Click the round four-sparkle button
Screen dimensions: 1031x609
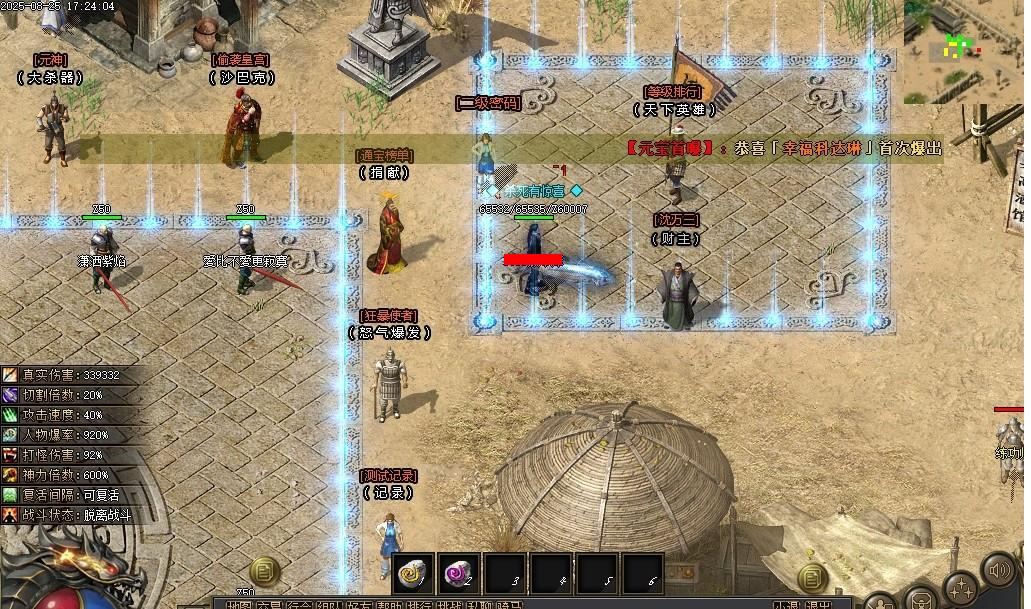961,588
